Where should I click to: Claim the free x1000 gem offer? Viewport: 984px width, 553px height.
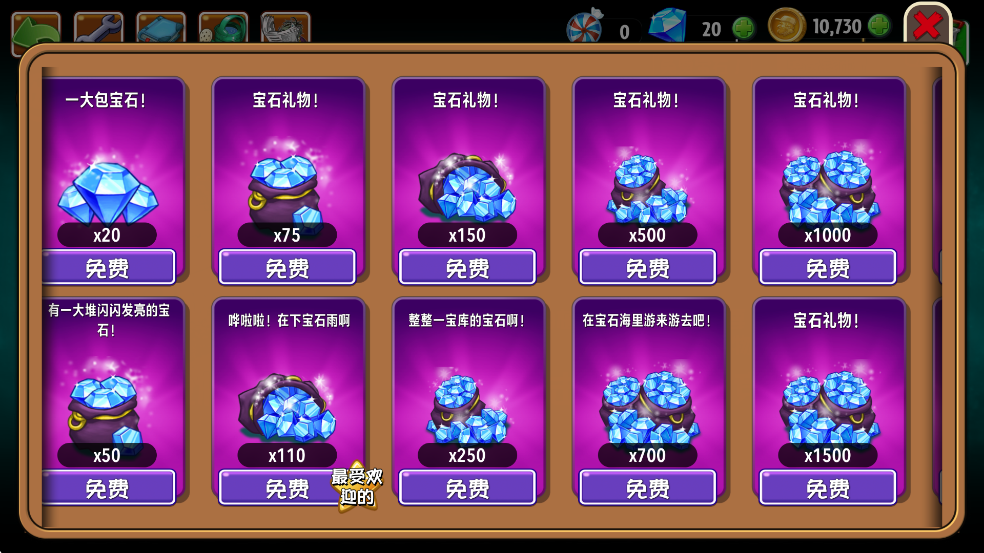[x=827, y=268]
